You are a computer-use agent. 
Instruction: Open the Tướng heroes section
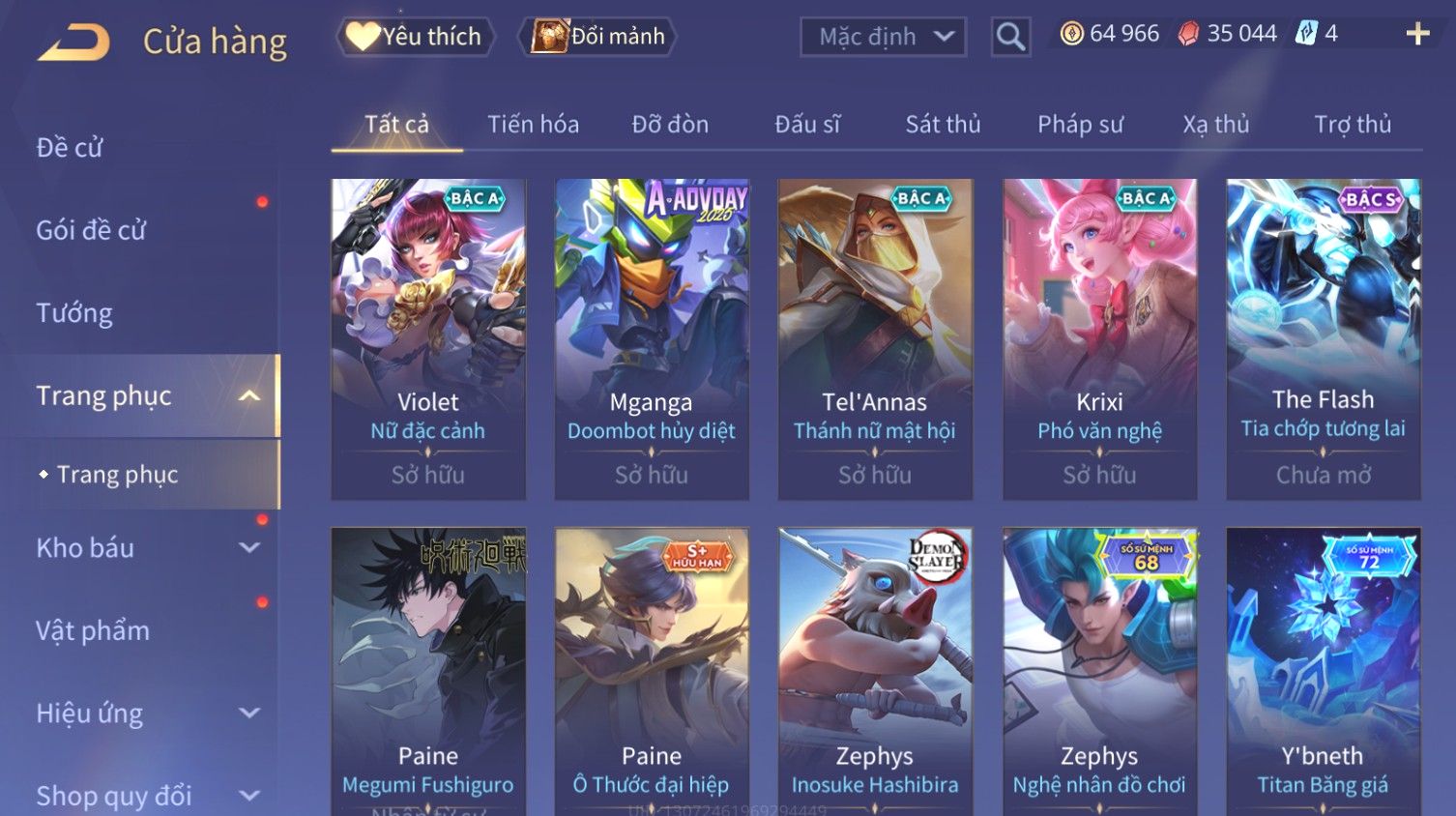[74, 313]
